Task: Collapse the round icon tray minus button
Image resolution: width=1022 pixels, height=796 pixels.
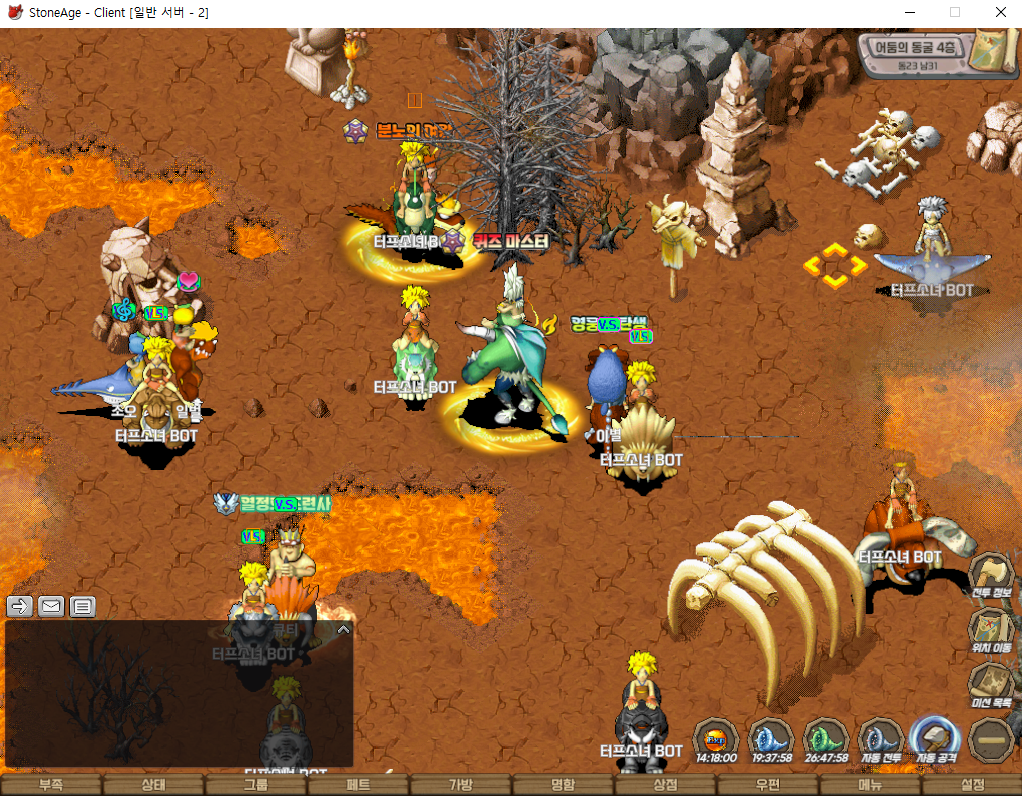Action: click(991, 740)
